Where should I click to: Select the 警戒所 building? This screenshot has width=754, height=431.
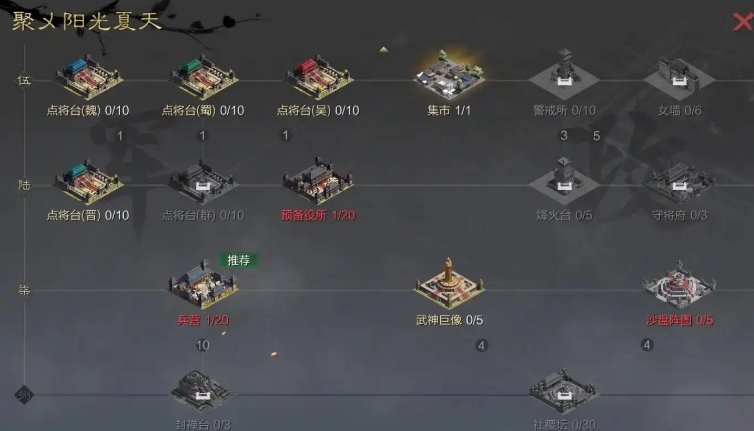pos(561,74)
